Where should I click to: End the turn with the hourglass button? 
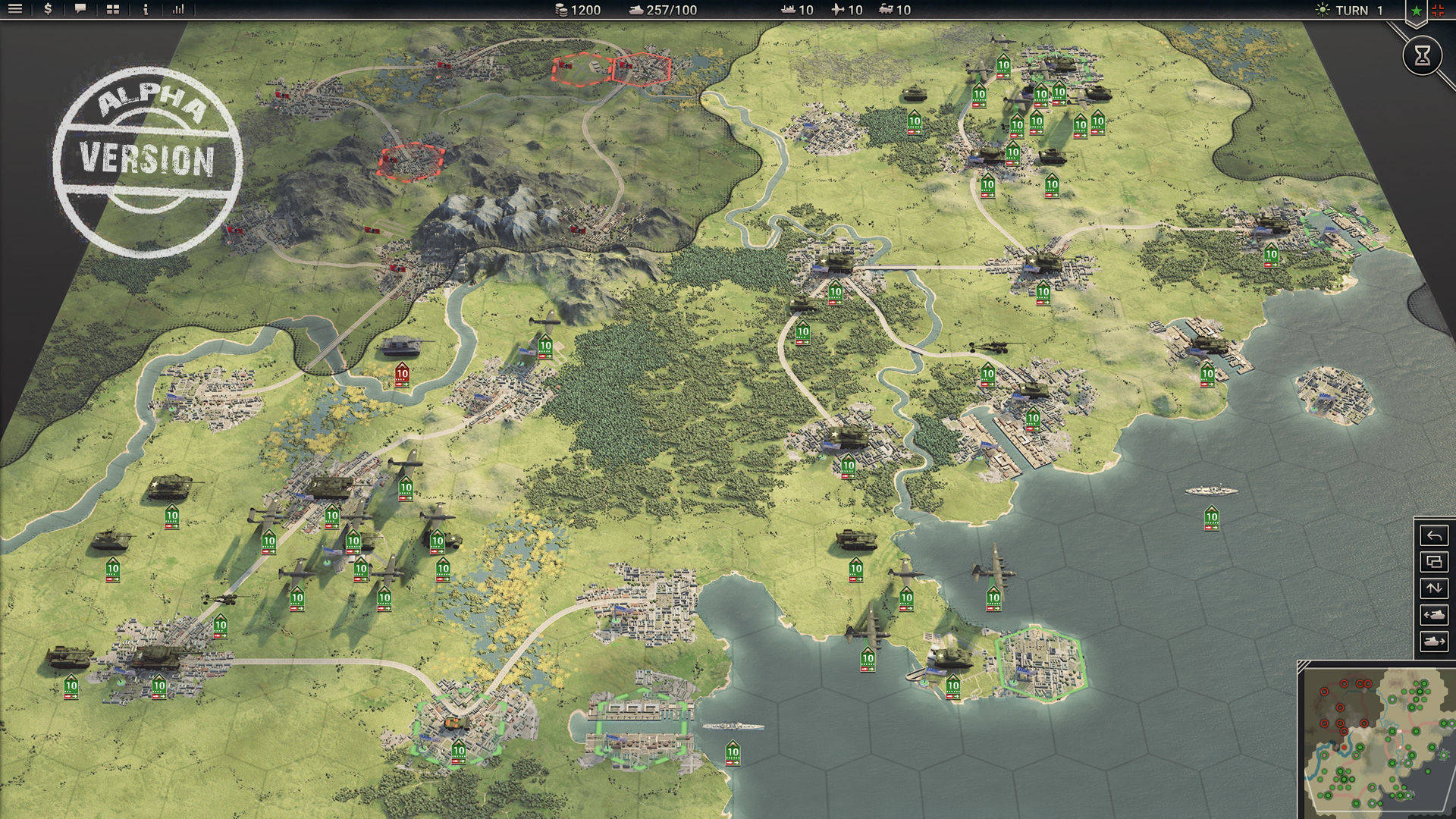(x=1422, y=55)
